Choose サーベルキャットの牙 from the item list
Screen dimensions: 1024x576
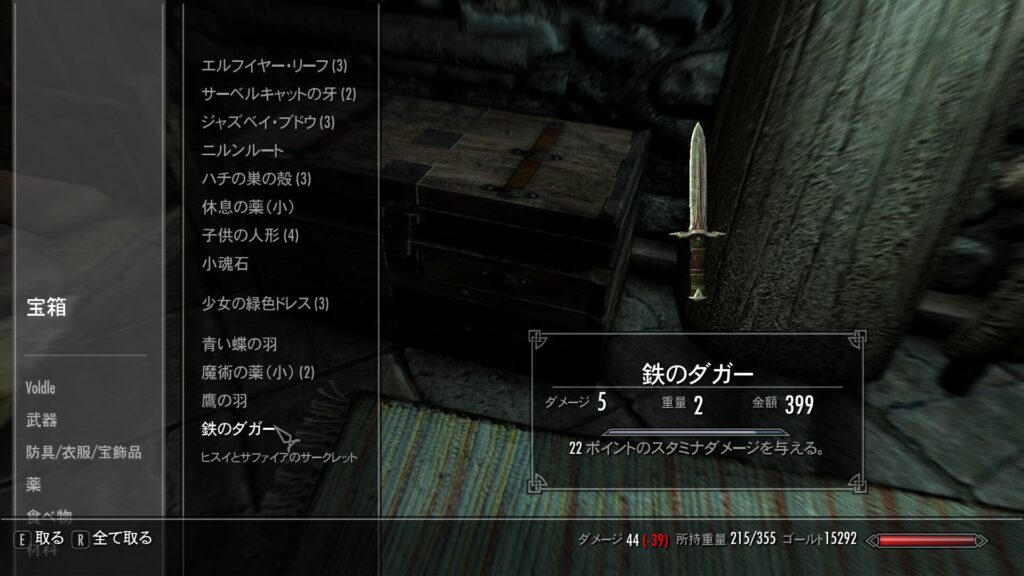tap(279, 94)
